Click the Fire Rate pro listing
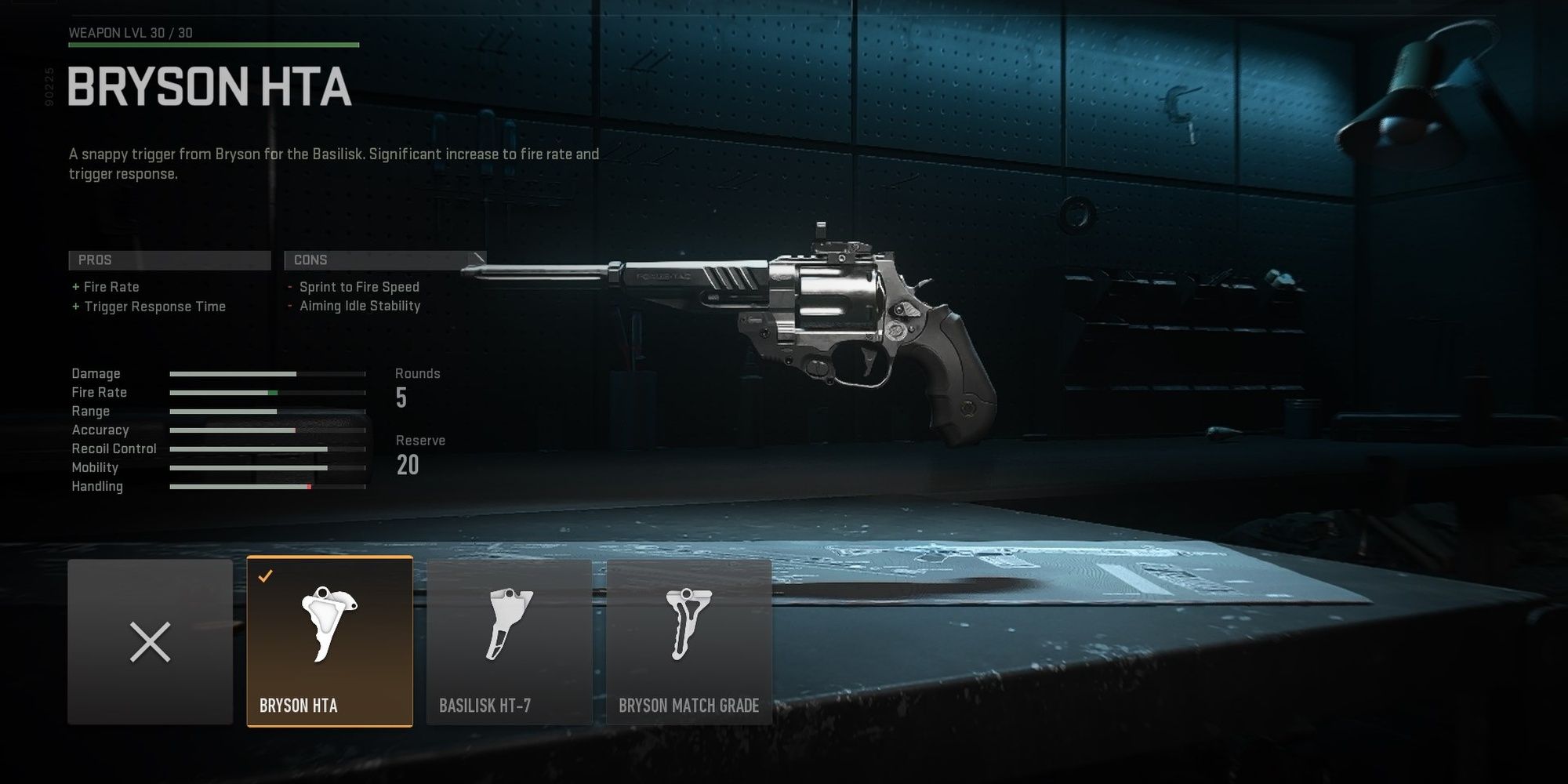1568x784 pixels. (106, 287)
